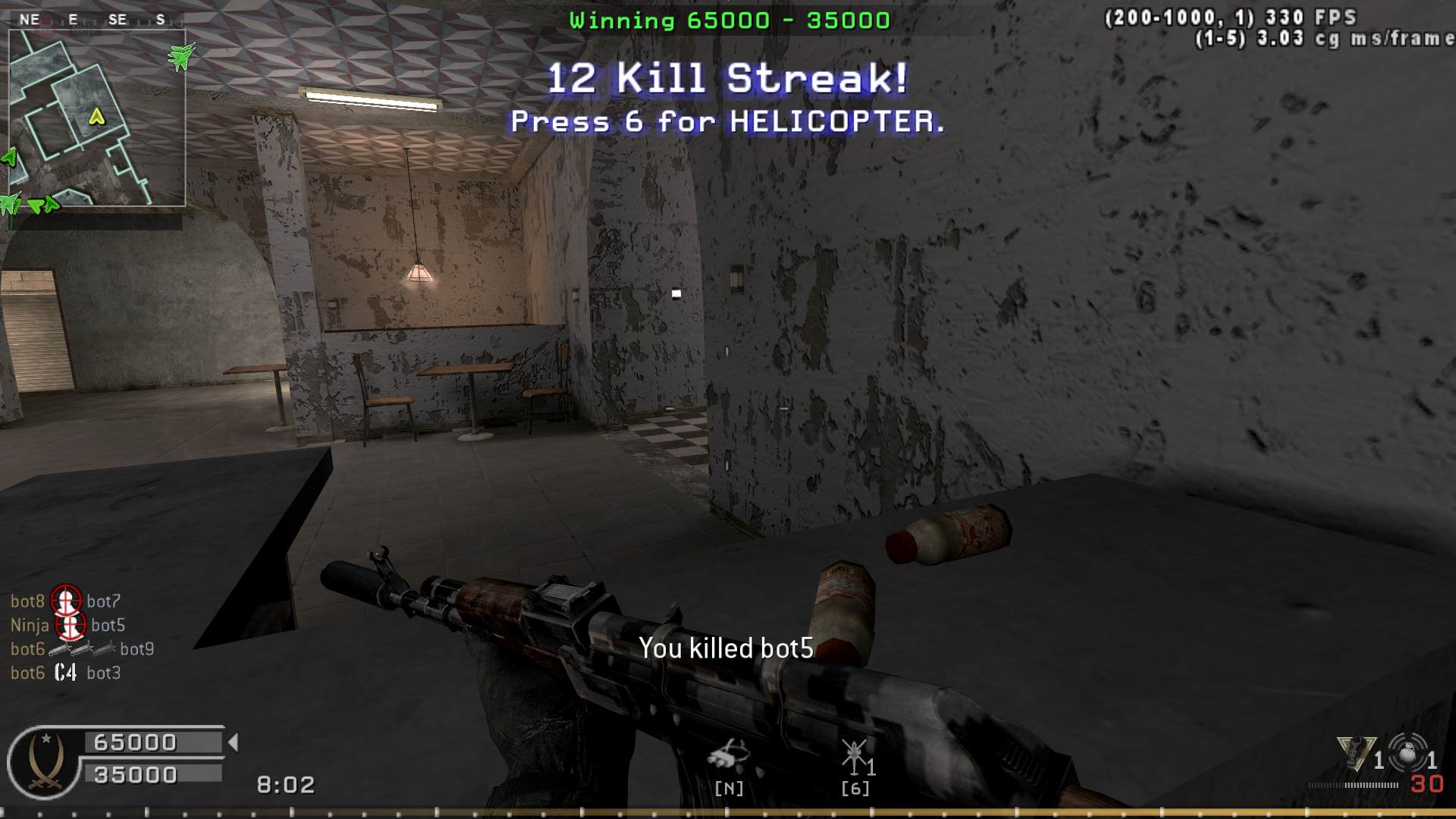Select the bot6 C4 bot3 killfeed row
The image size is (1456, 819).
[x=66, y=673]
